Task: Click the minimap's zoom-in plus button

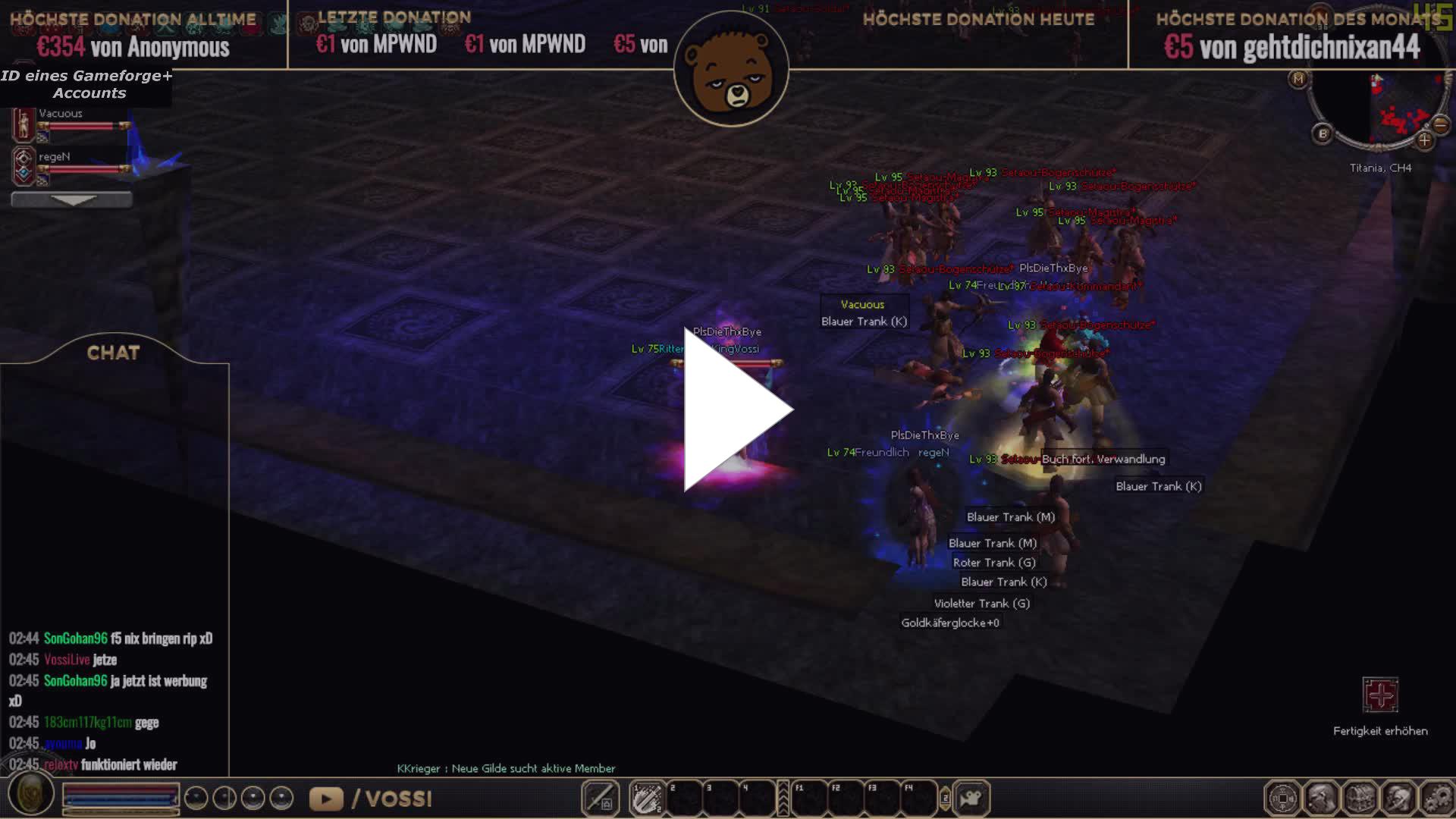Action: coord(1424,140)
